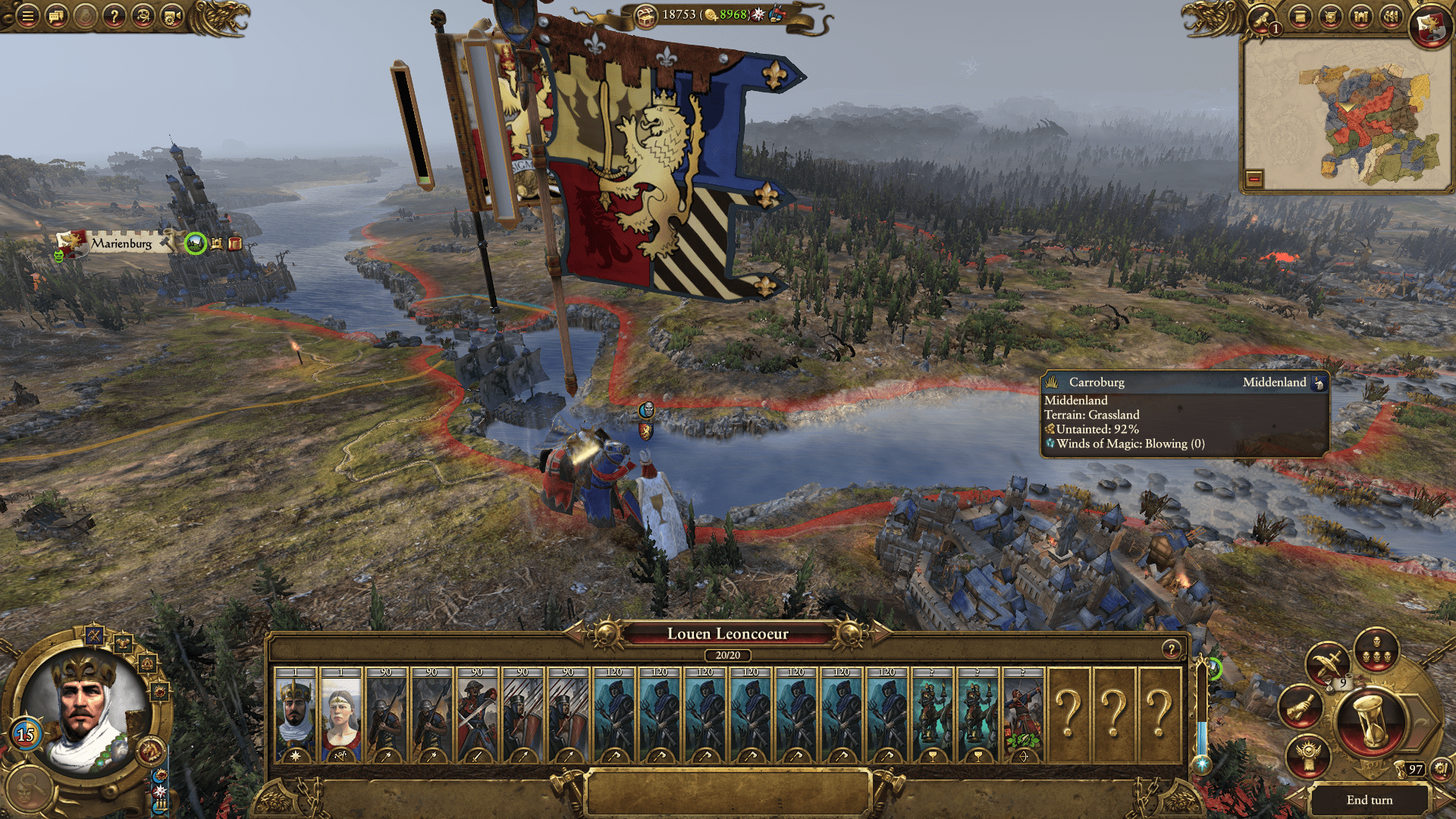The image size is (1456, 819).
Task: End the turn with the hourglass button
Action: [1371, 723]
